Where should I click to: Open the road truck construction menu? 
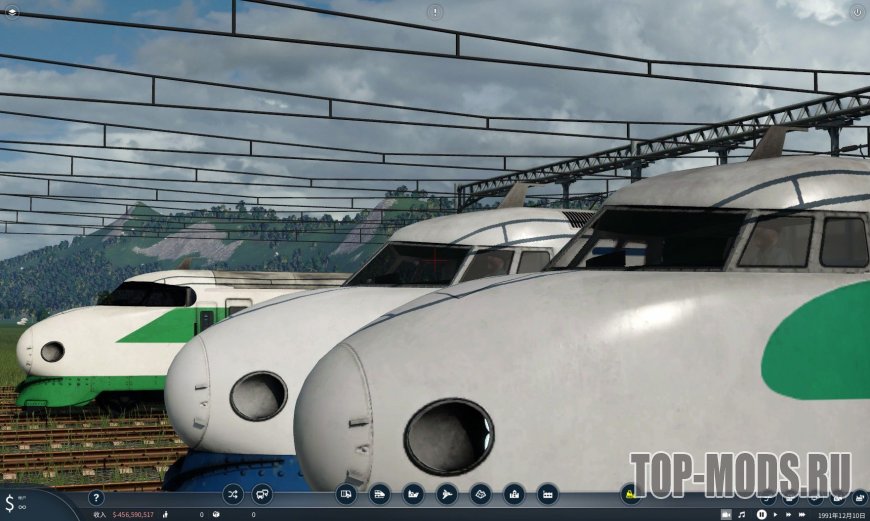(346, 493)
